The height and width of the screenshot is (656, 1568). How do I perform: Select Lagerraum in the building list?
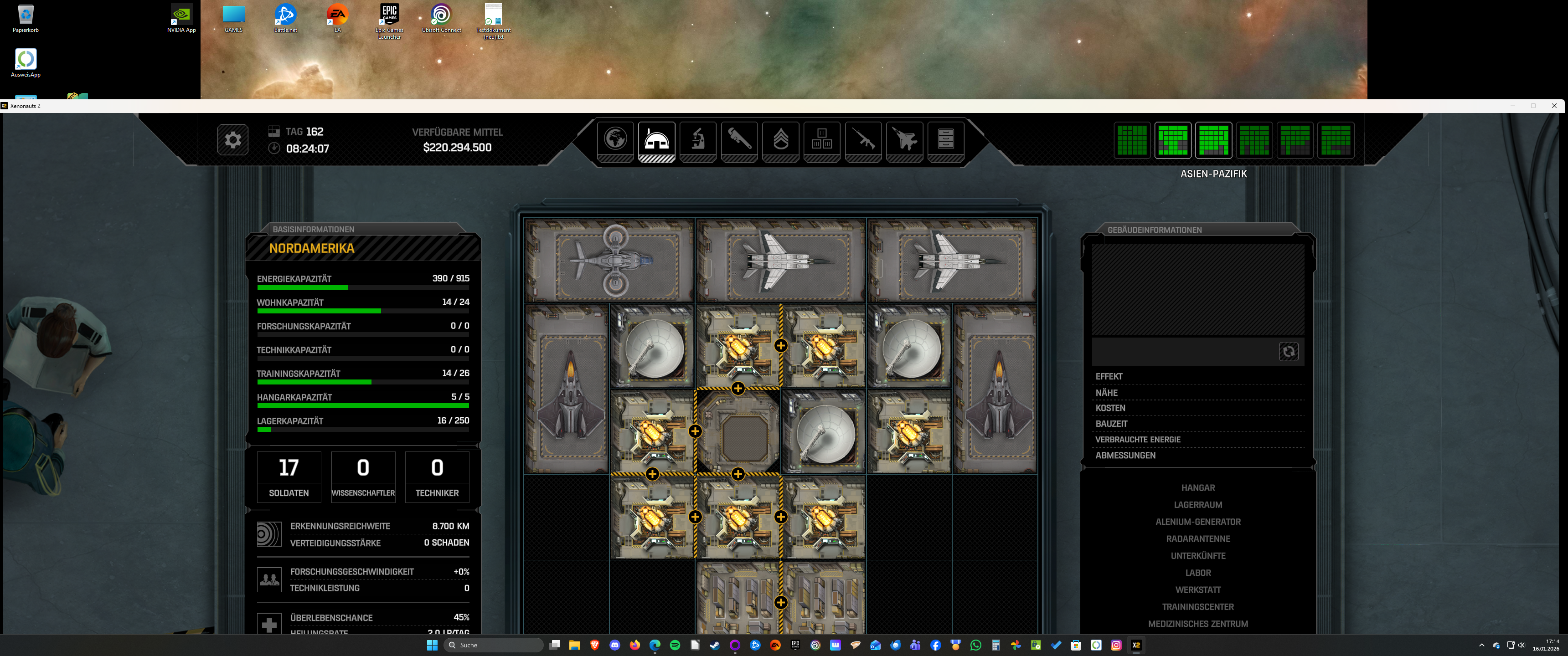[x=1197, y=505]
